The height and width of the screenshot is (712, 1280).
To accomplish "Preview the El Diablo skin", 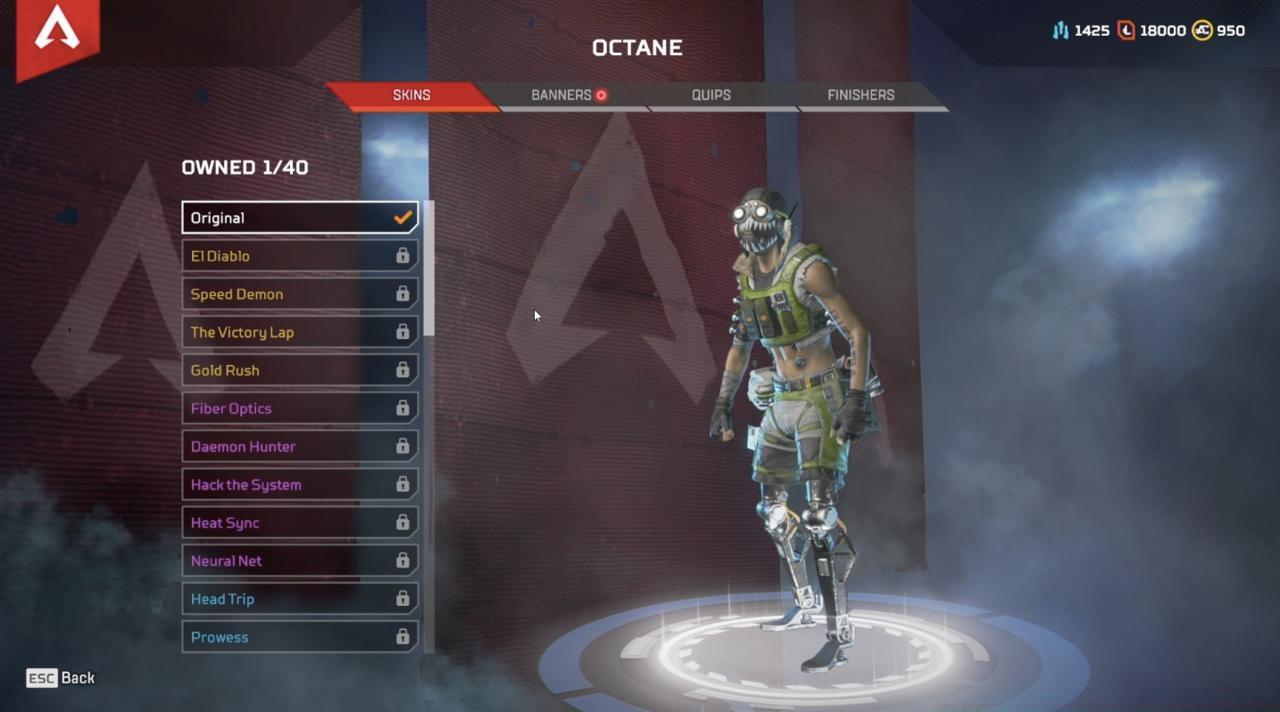I will 299,256.
